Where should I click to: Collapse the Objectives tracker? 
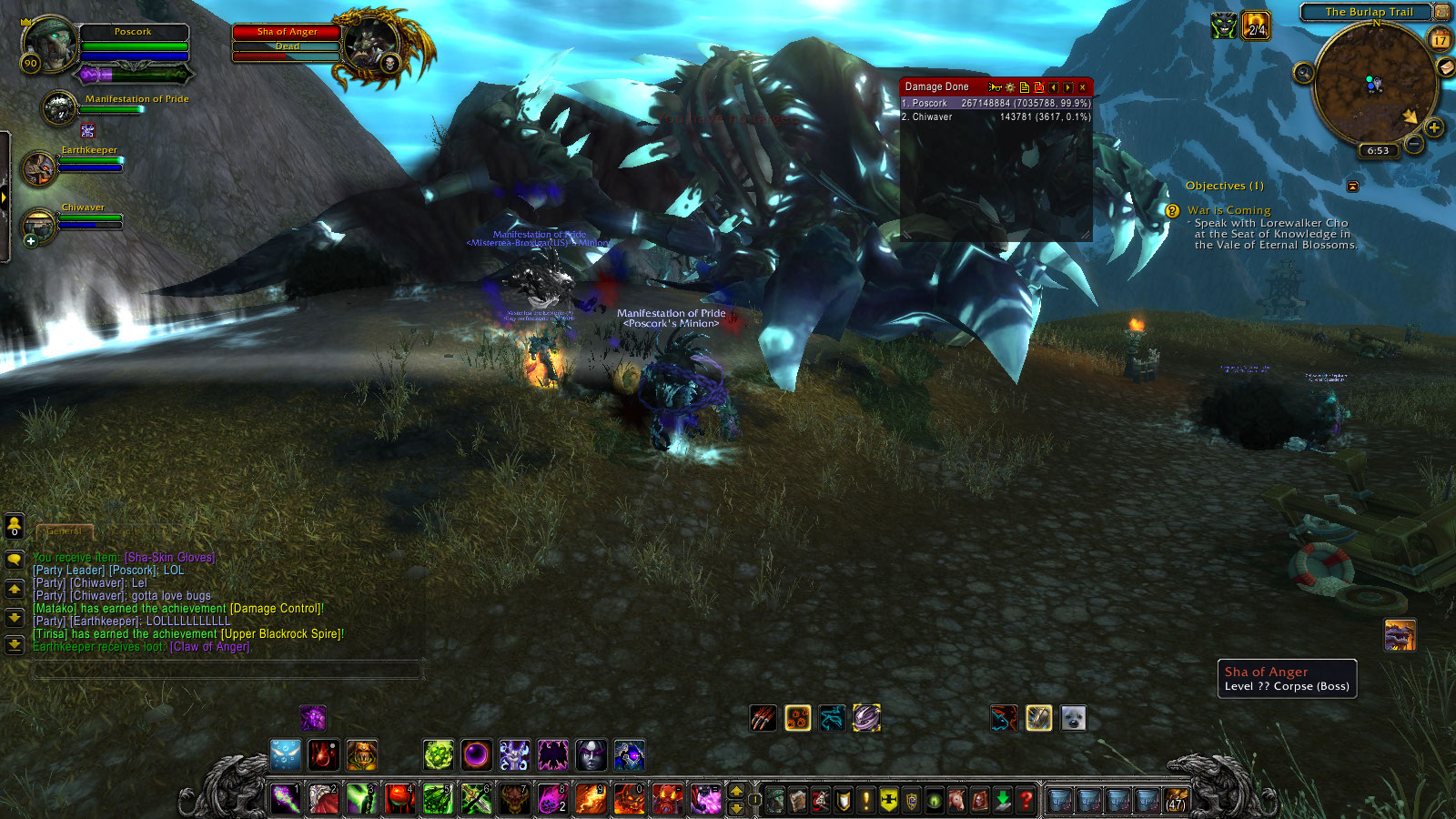click(x=1352, y=186)
